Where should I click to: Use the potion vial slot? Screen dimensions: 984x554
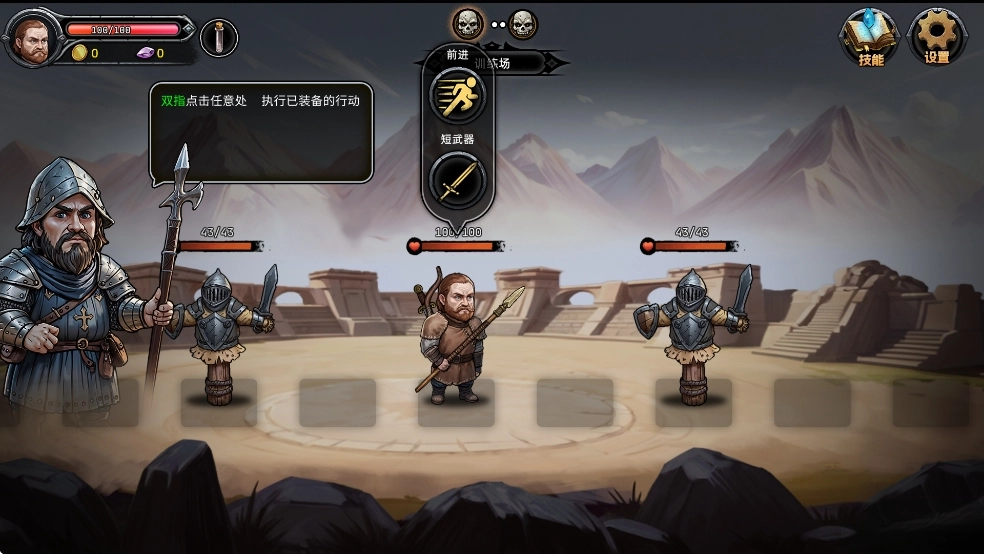pyautogui.click(x=219, y=38)
